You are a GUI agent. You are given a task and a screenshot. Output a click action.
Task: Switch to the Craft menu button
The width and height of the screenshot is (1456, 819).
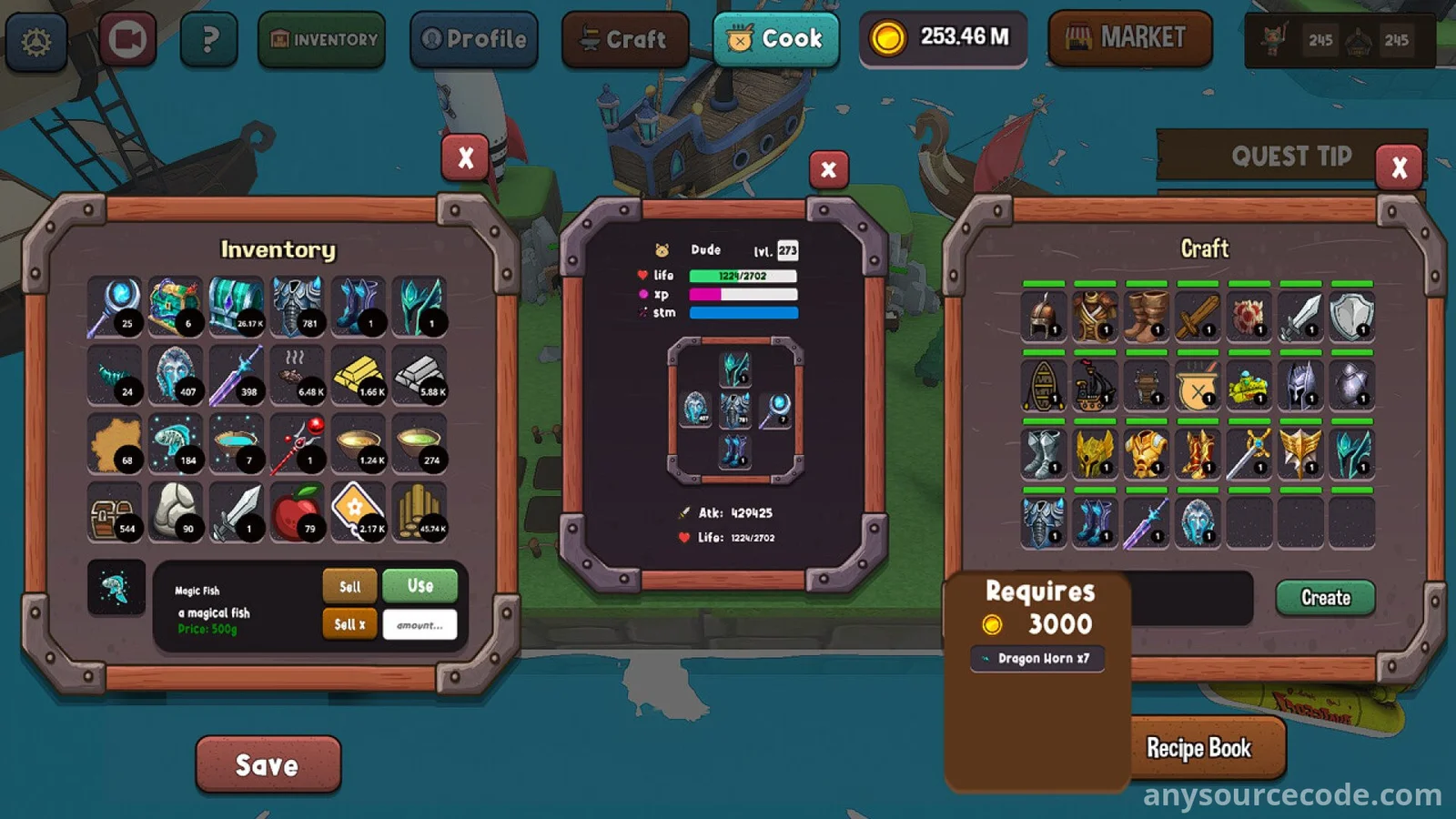625,40
